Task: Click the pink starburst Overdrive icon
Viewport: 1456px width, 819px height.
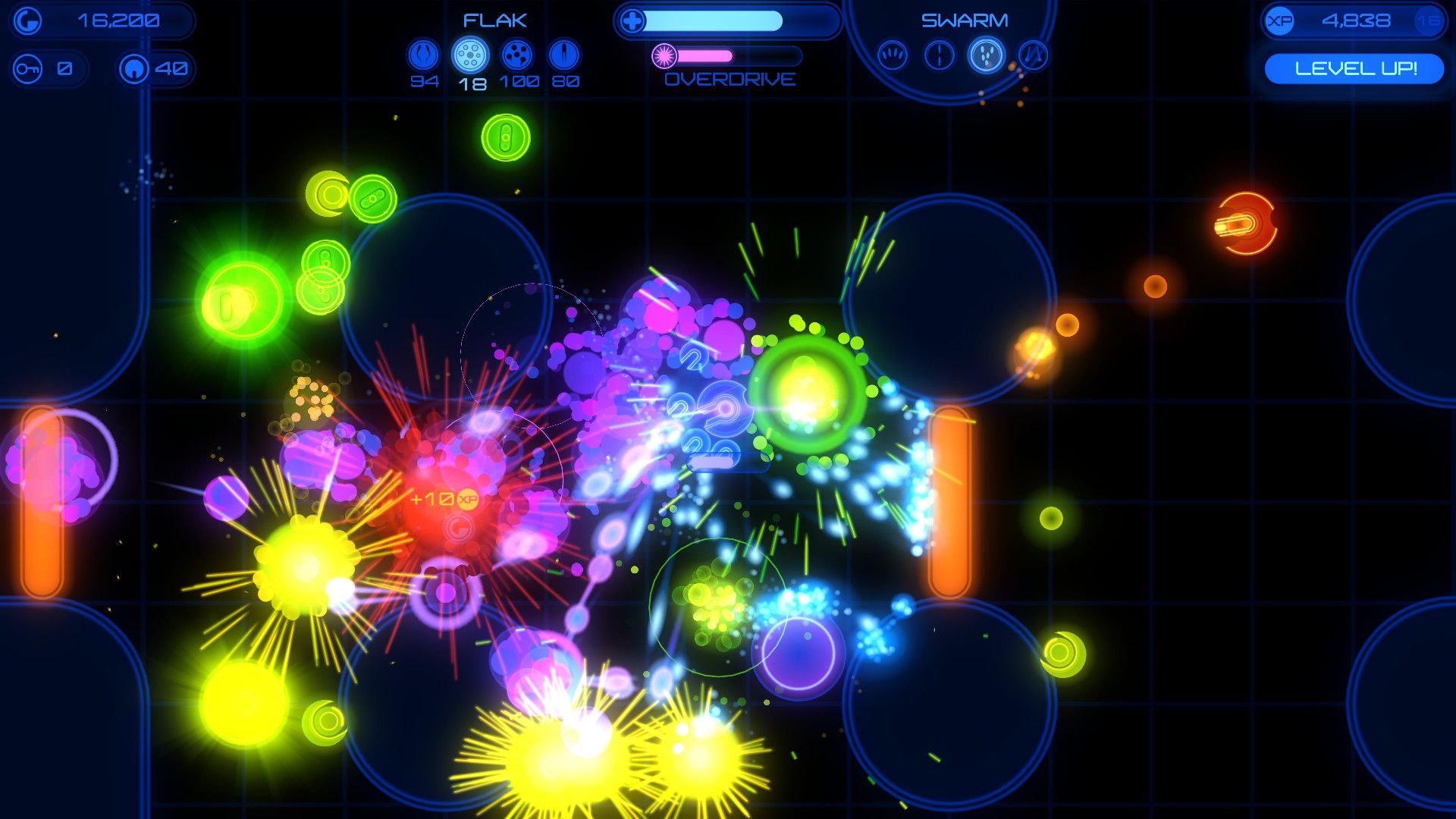Action: pyautogui.click(x=664, y=54)
